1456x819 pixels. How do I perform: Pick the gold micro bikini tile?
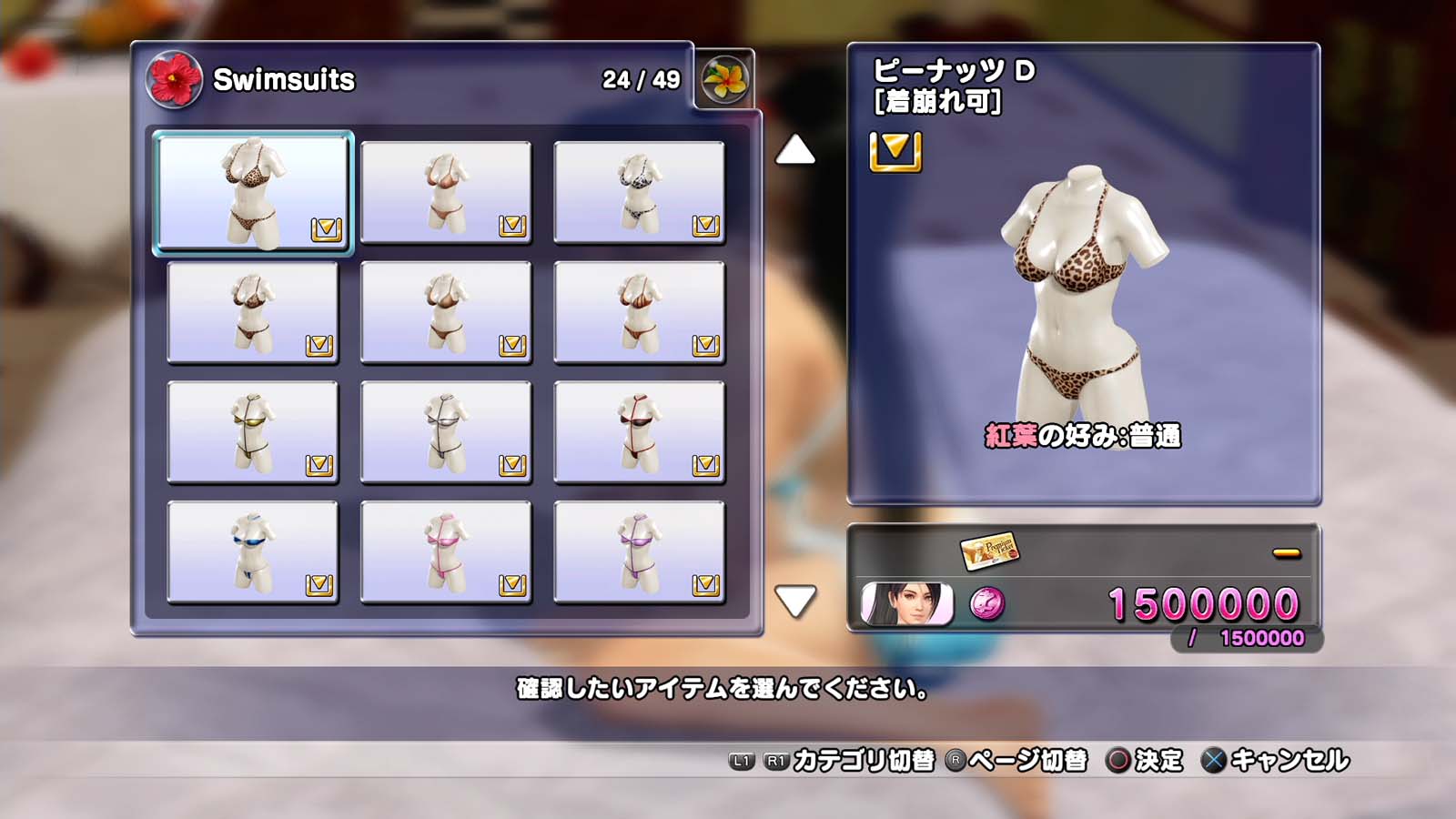click(253, 432)
